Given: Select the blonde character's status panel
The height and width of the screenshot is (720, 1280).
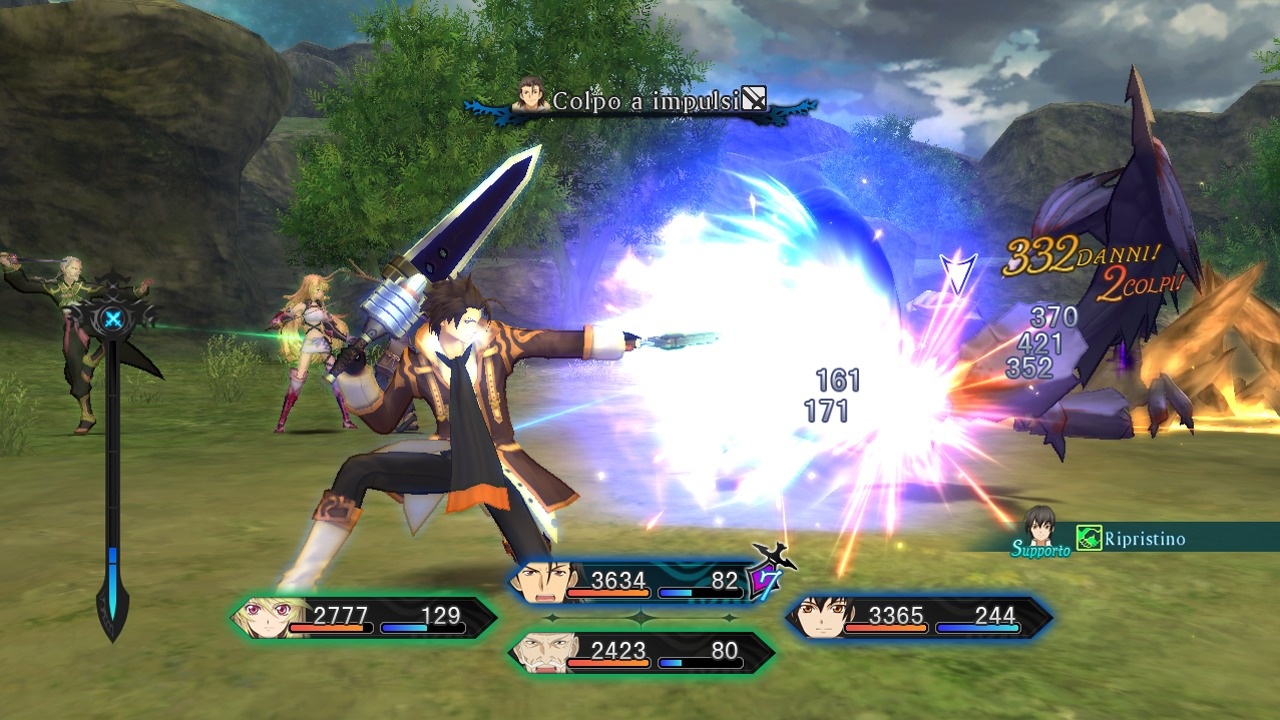Looking at the screenshot, I should point(365,617).
